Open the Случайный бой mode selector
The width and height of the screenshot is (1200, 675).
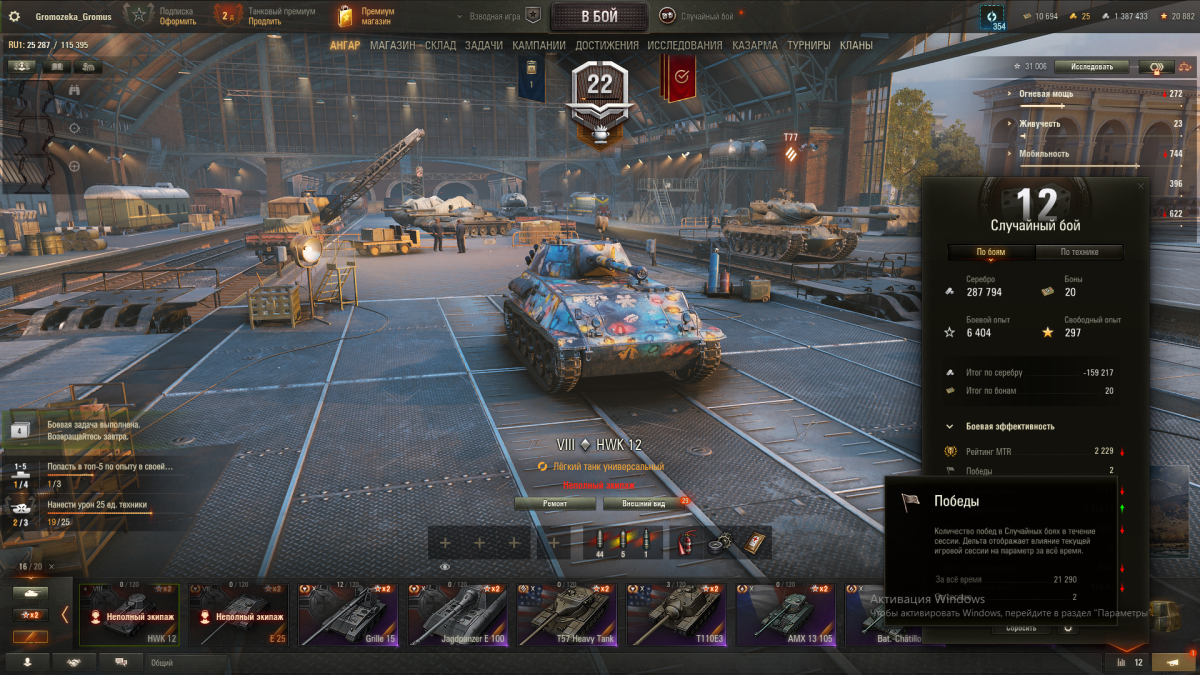[698, 16]
